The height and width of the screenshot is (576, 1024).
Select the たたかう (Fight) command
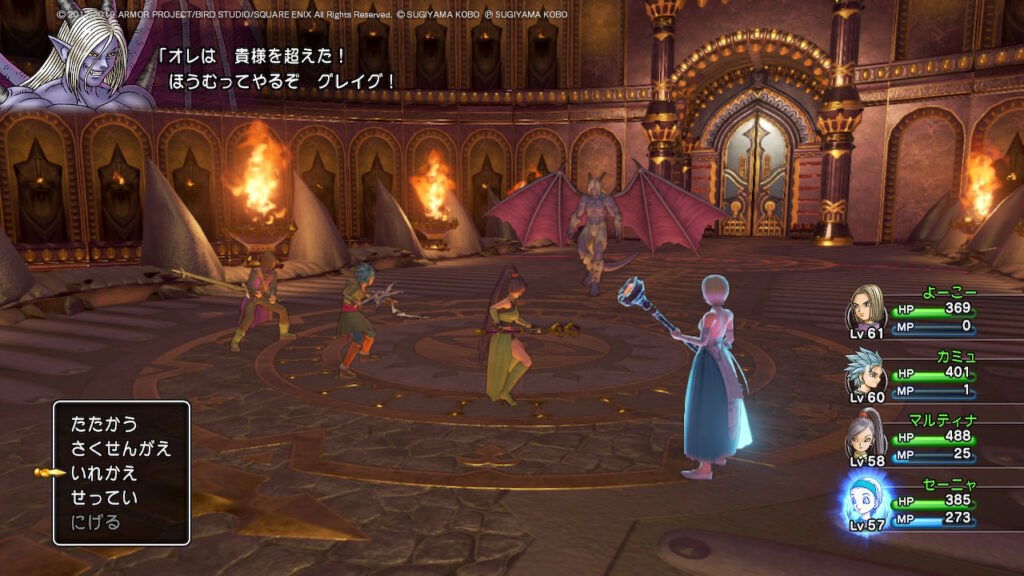(x=104, y=424)
